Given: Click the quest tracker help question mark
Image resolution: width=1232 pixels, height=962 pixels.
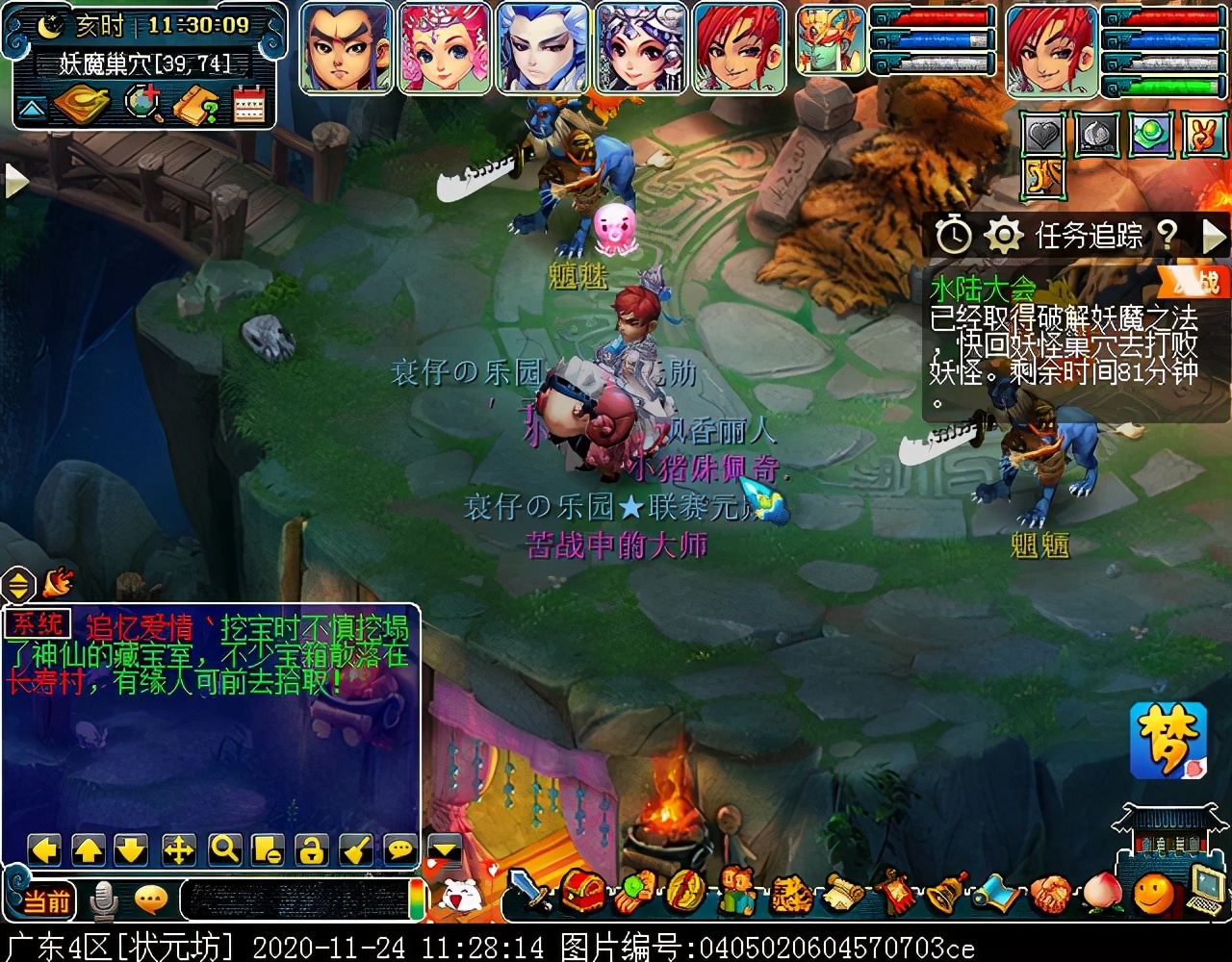Looking at the screenshot, I should click(x=1167, y=235).
